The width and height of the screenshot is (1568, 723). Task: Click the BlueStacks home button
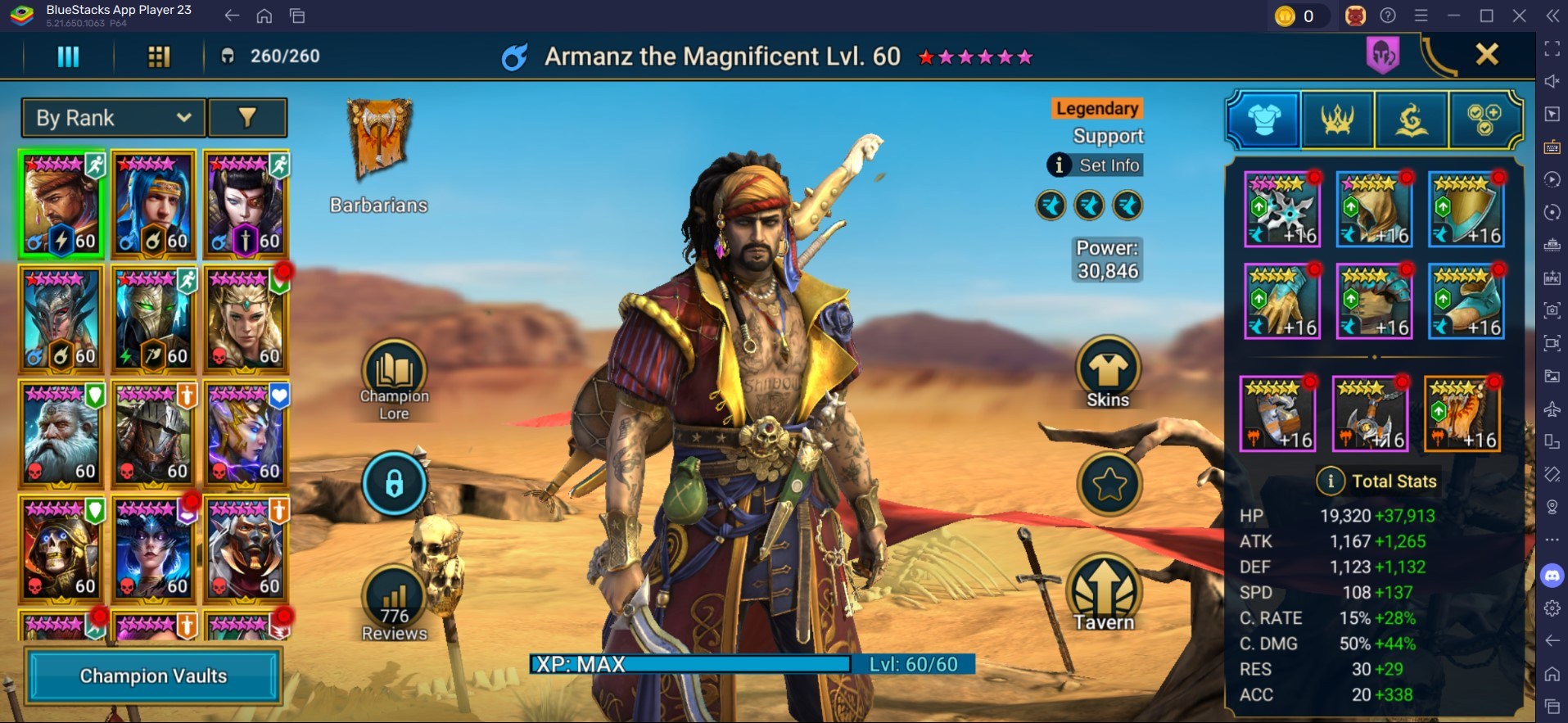pos(264,16)
